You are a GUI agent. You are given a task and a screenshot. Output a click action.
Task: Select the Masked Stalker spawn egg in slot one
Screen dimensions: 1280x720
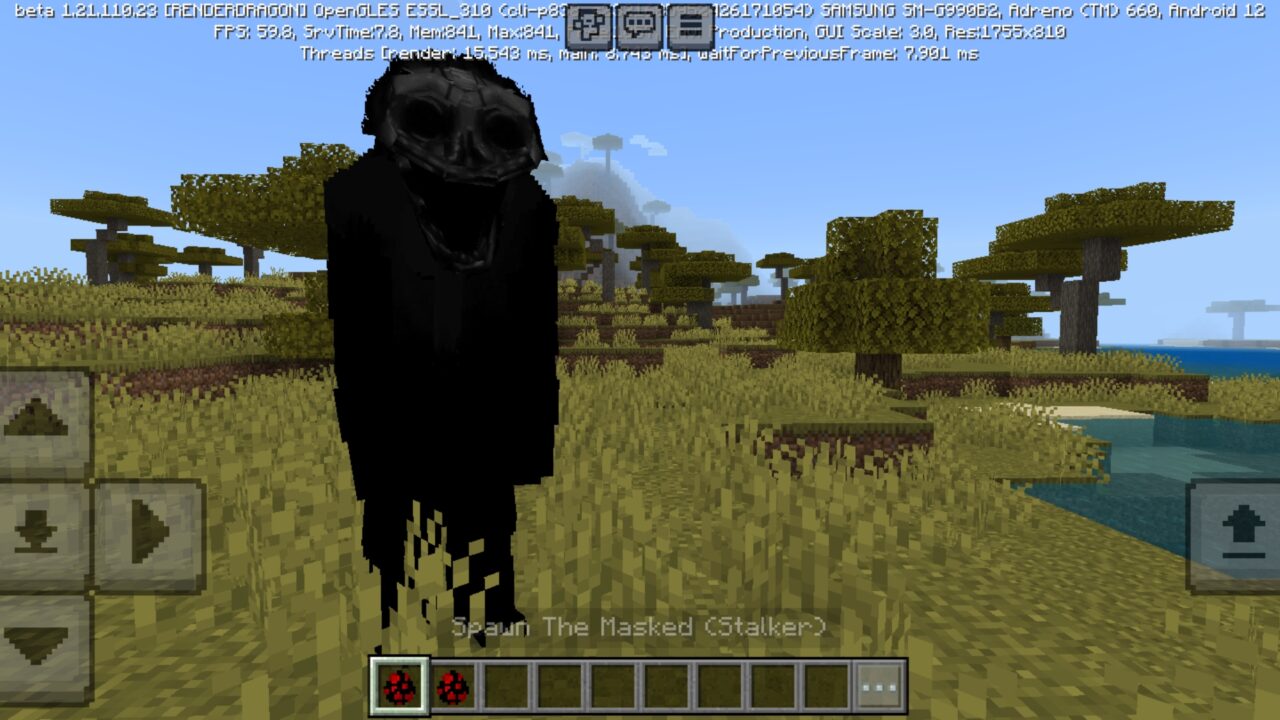click(398, 685)
